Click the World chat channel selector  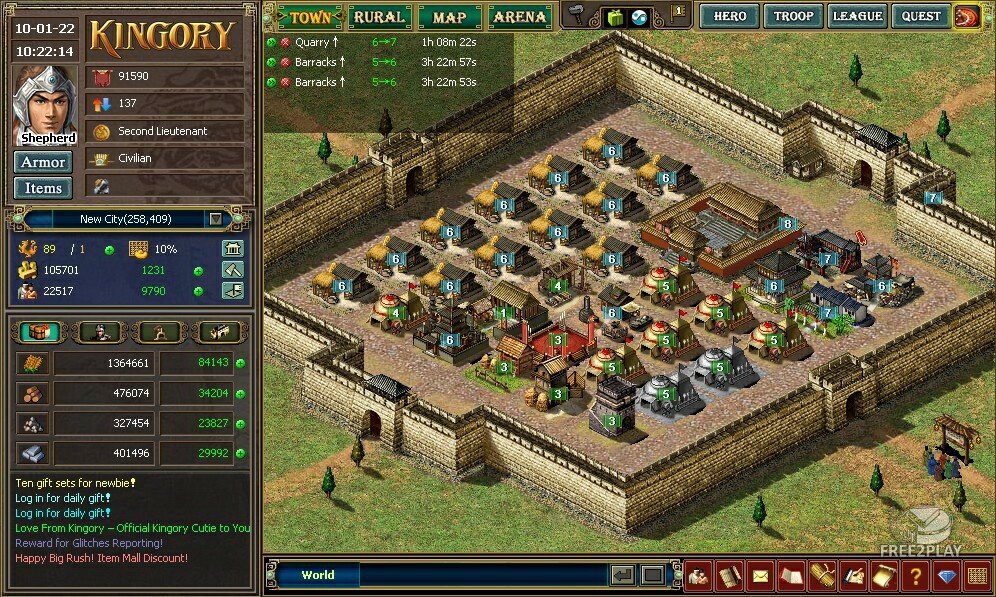318,575
